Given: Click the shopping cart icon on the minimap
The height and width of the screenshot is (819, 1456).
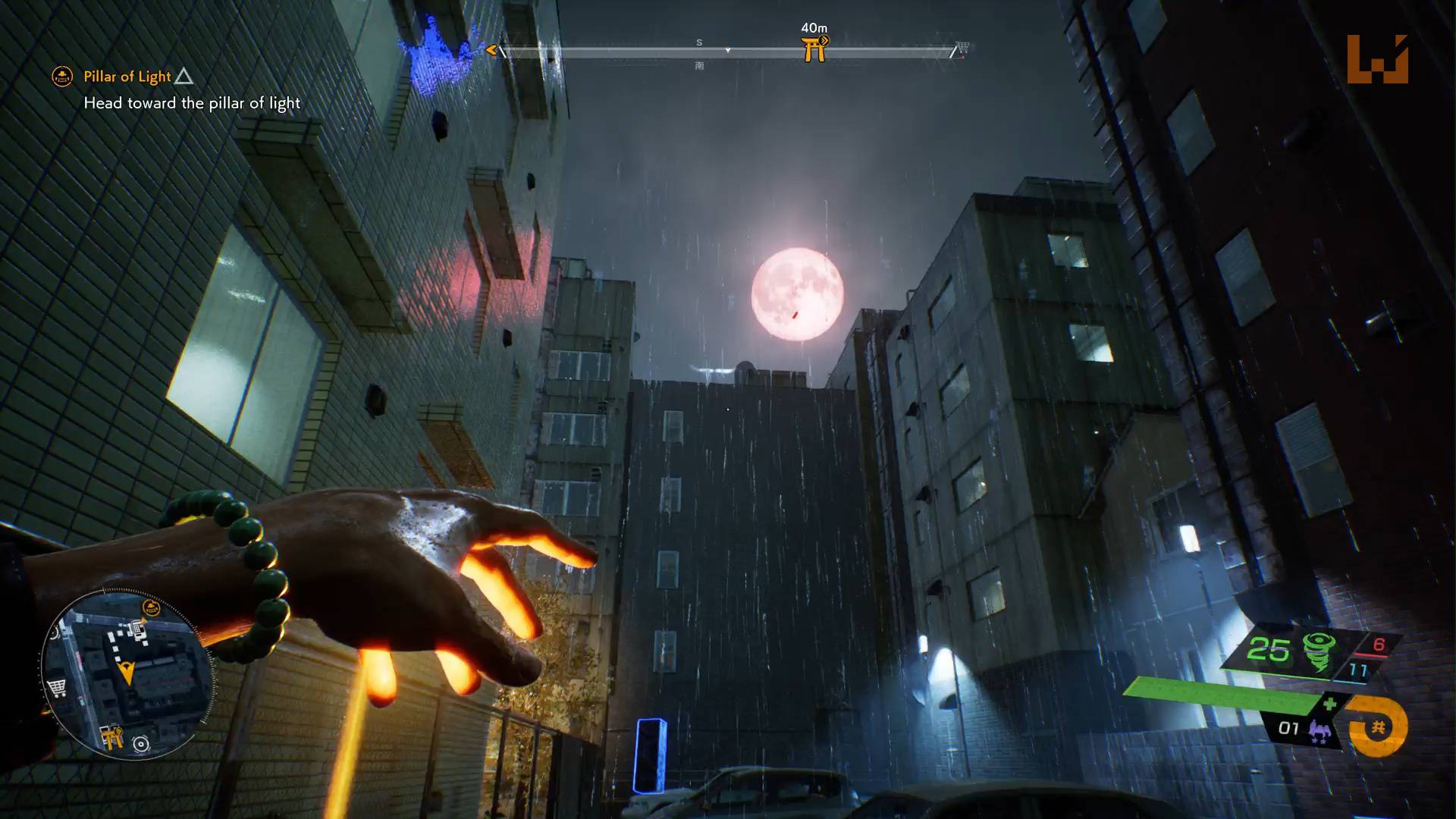Looking at the screenshot, I should pyautogui.click(x=57, y=688).
